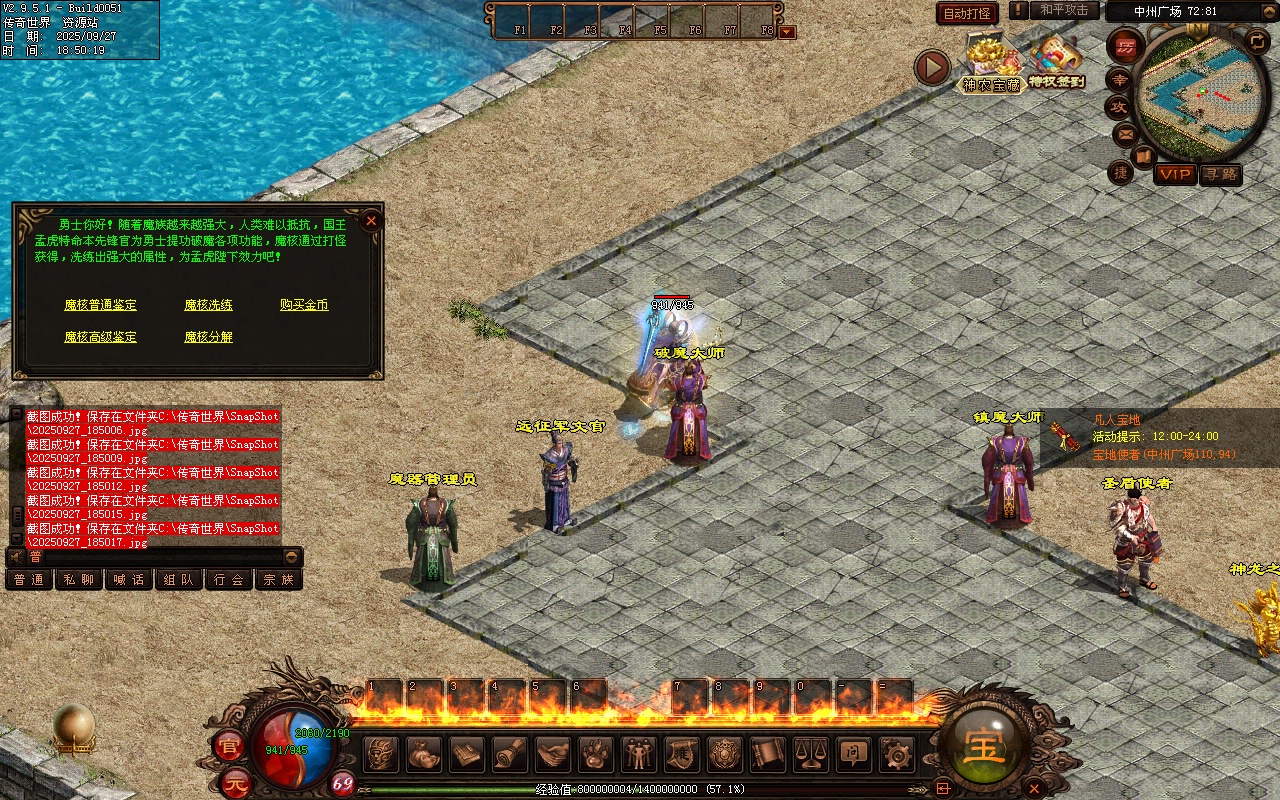This screenshot has height=800, width=1280.
Task: Open the VIP panel
Action: tap(1175, 174)
